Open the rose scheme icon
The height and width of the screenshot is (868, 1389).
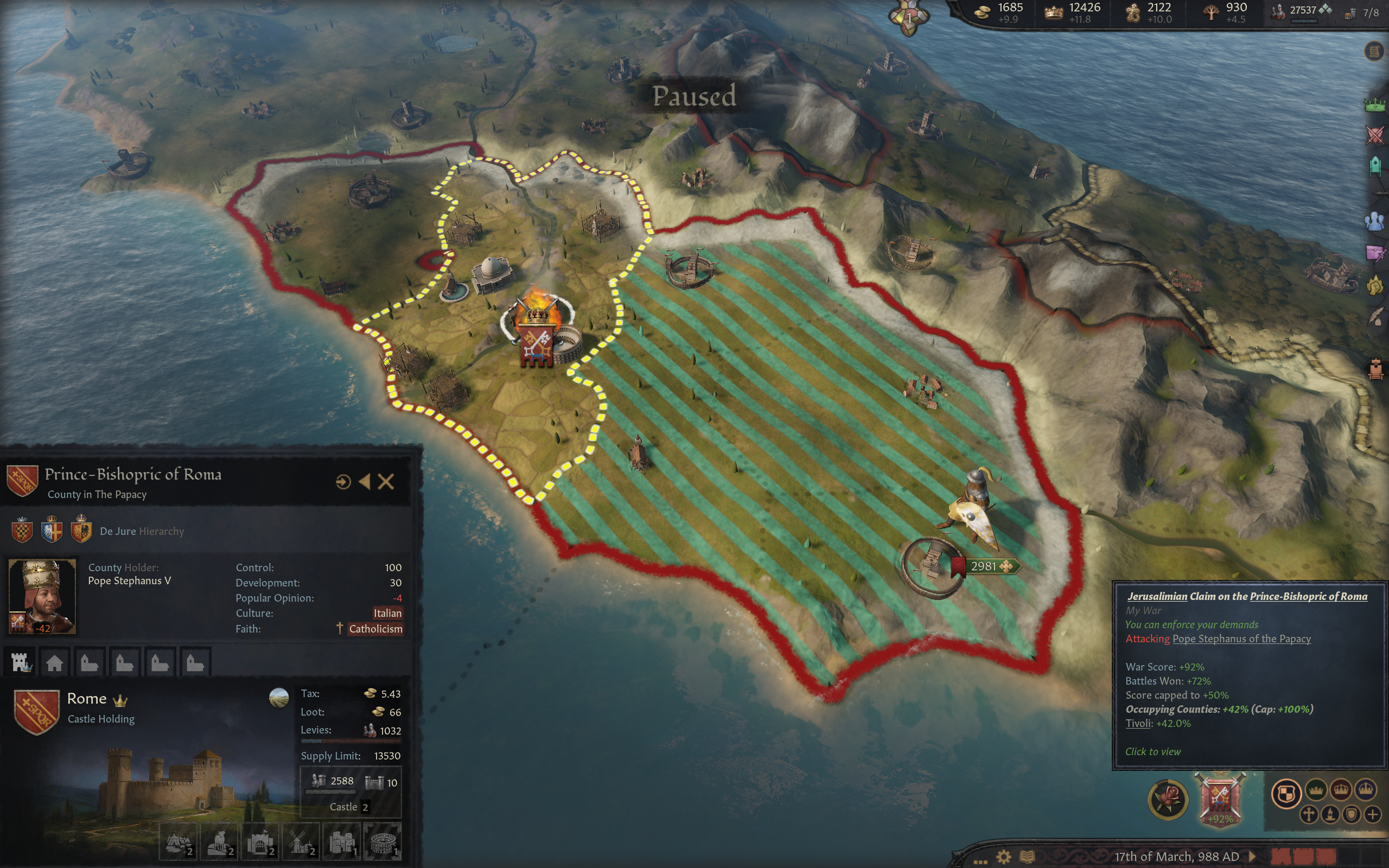(1168, 799)
